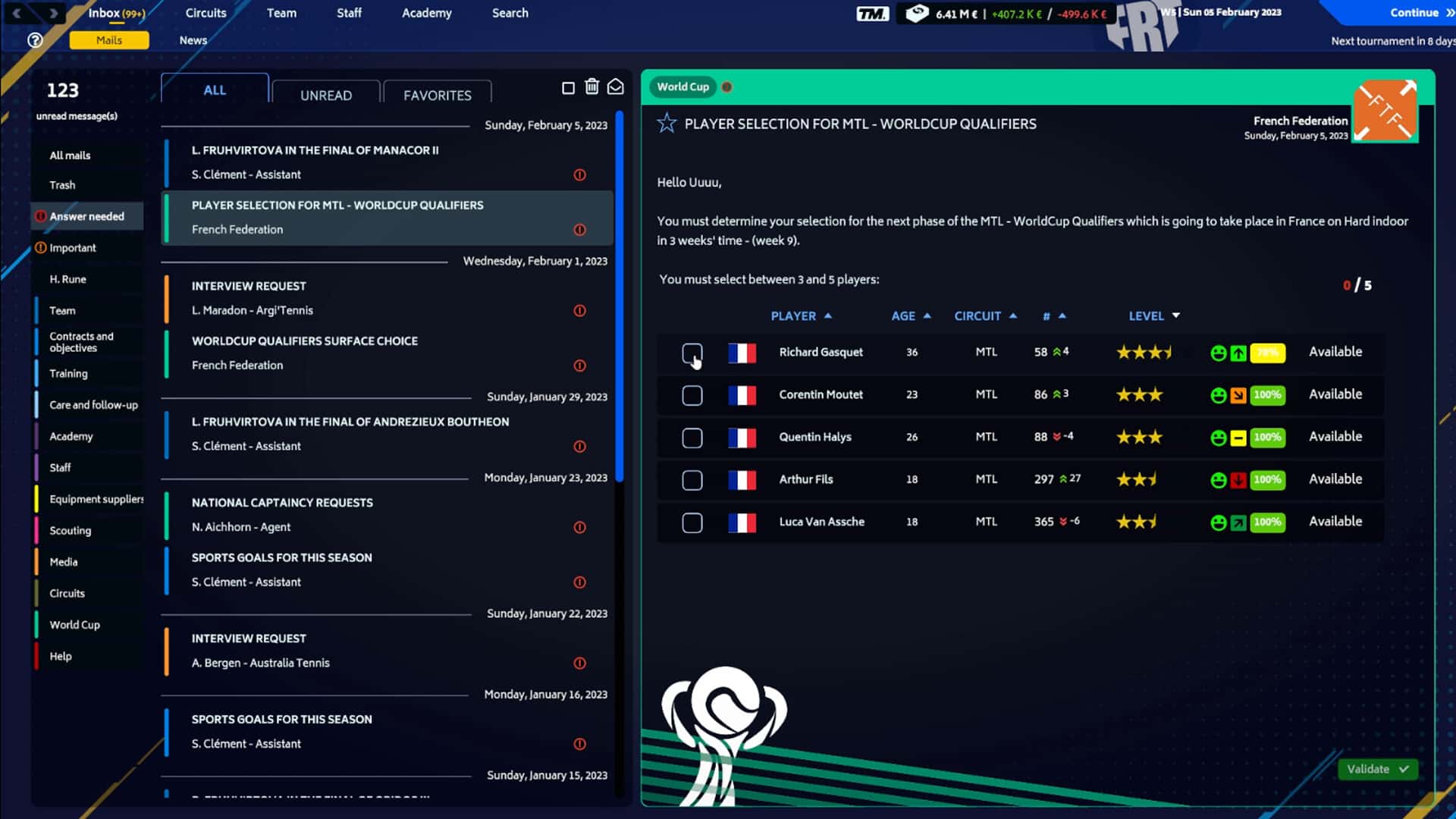This screenshot has width=1456, height=819.
Task: Open the help question mark icon
Action: (x=35, y=40)
